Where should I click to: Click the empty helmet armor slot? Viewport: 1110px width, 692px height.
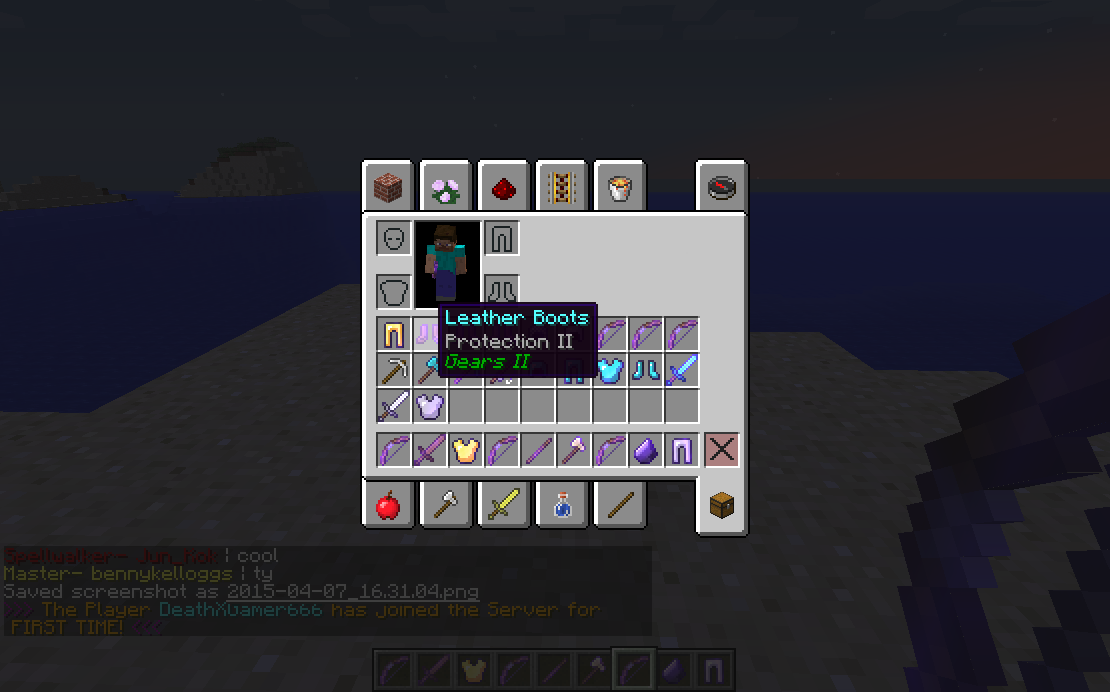(x=394, y=238)
